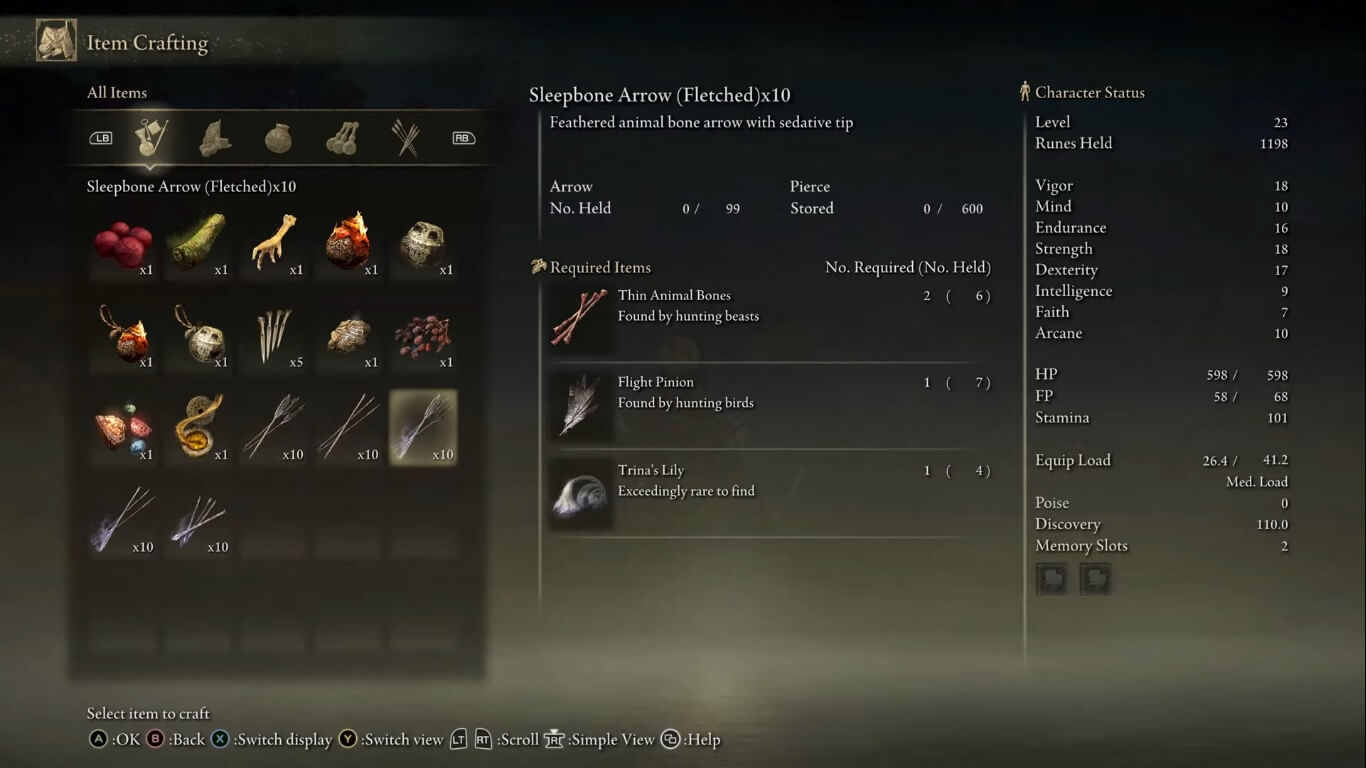Image resolution: width=1366 pixels, height=768 pixels.
Task: Click the Item Crafting header icon
Action: coord(56,42)
